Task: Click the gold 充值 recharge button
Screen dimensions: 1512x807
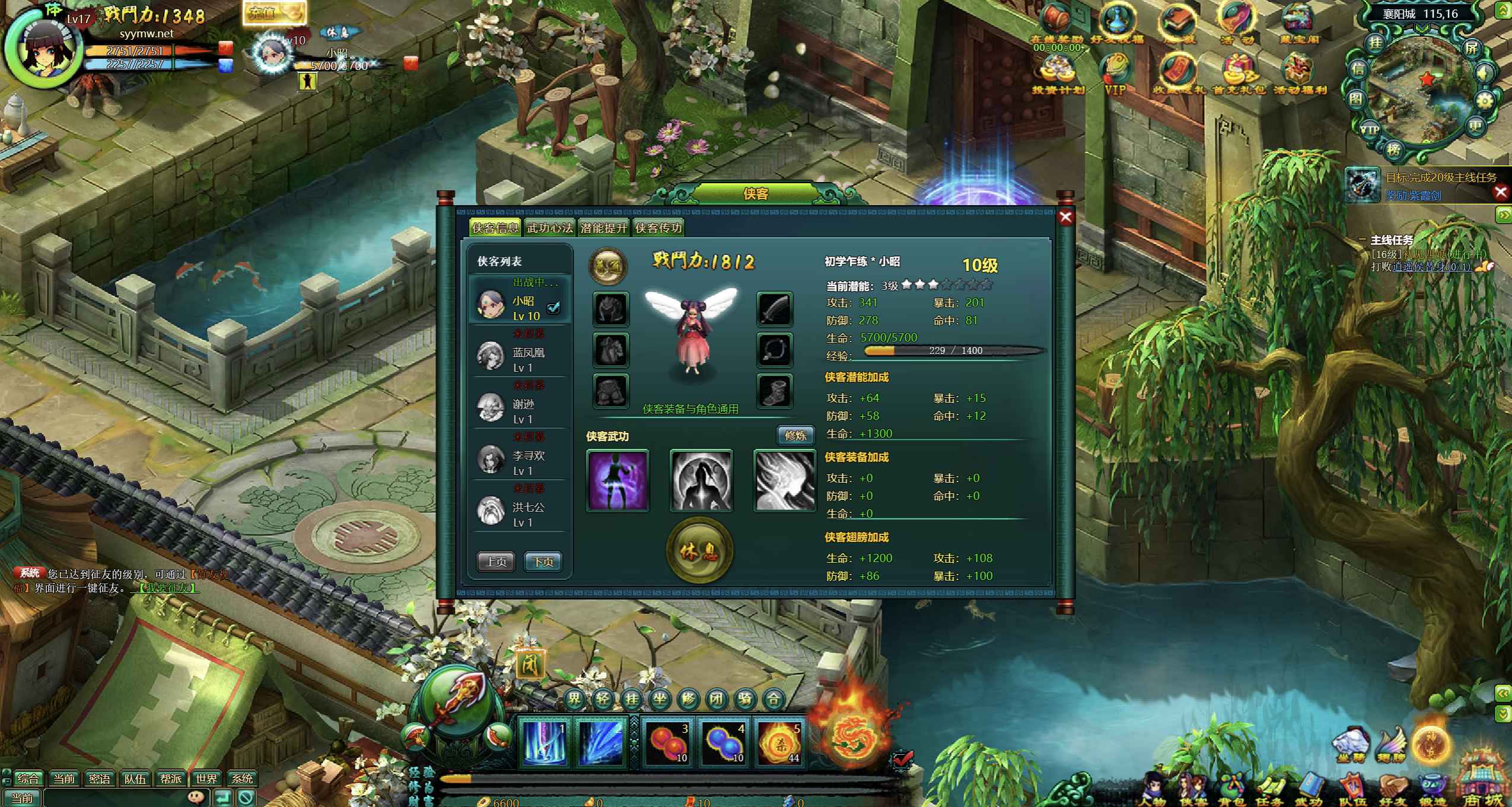Action: tap(273, 13)
